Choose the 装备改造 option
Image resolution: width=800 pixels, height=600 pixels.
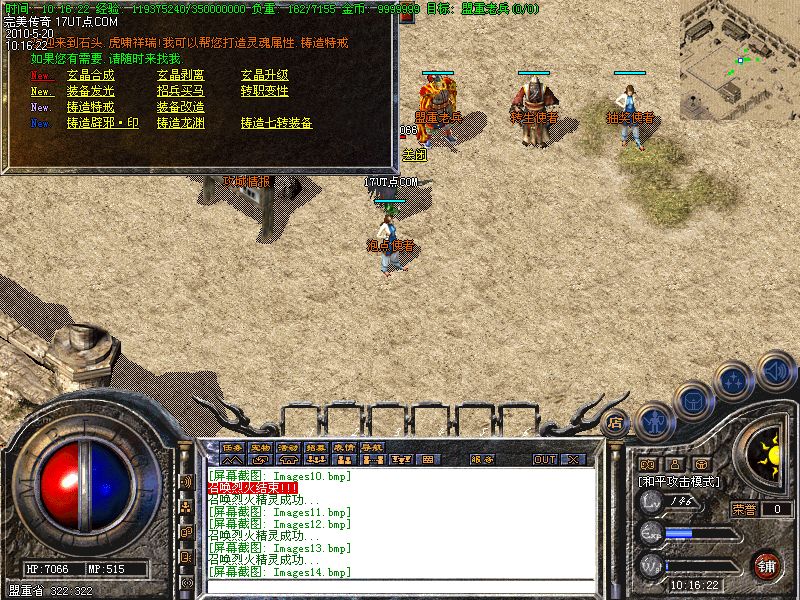tap(180, 107)
